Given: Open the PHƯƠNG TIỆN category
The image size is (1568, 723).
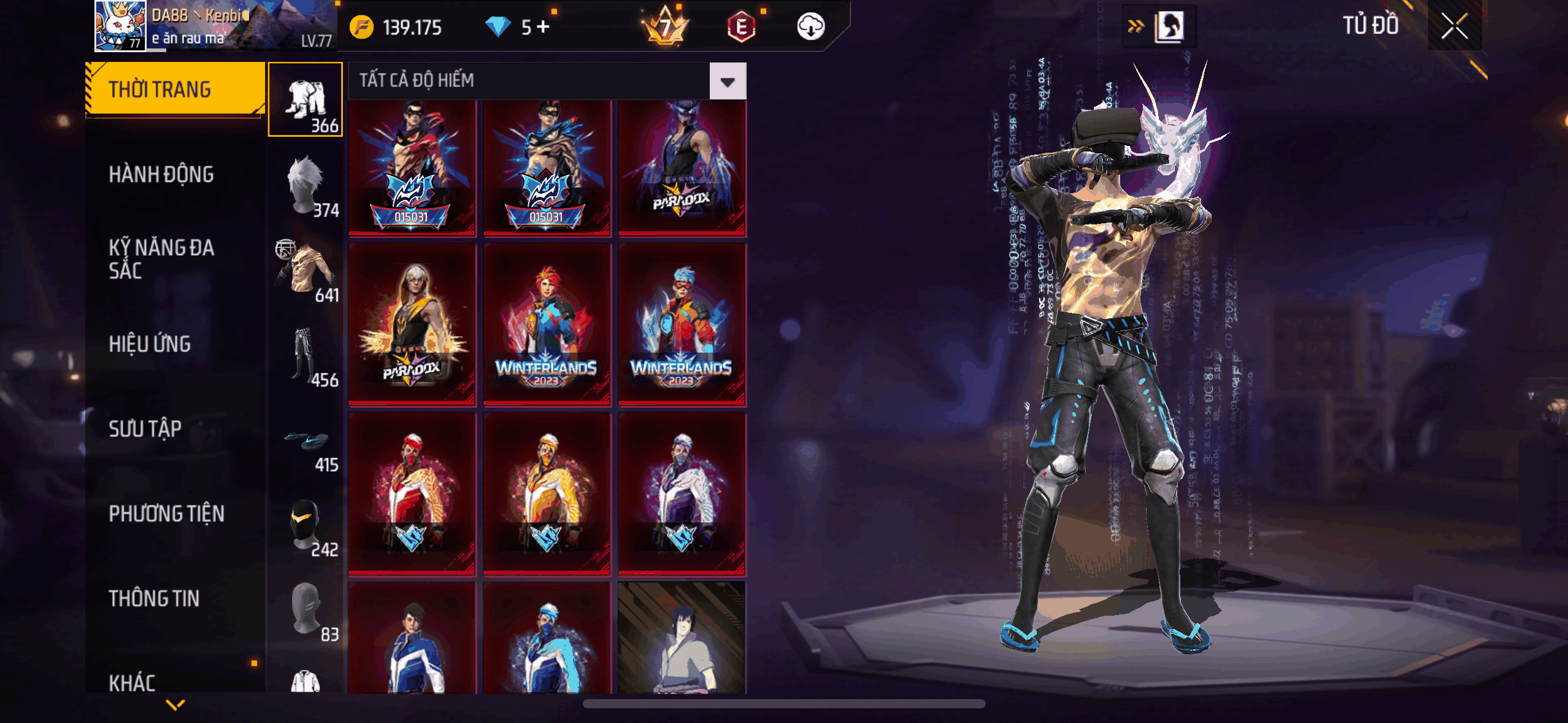Looking at the screenshot, I should pos(166,513).
